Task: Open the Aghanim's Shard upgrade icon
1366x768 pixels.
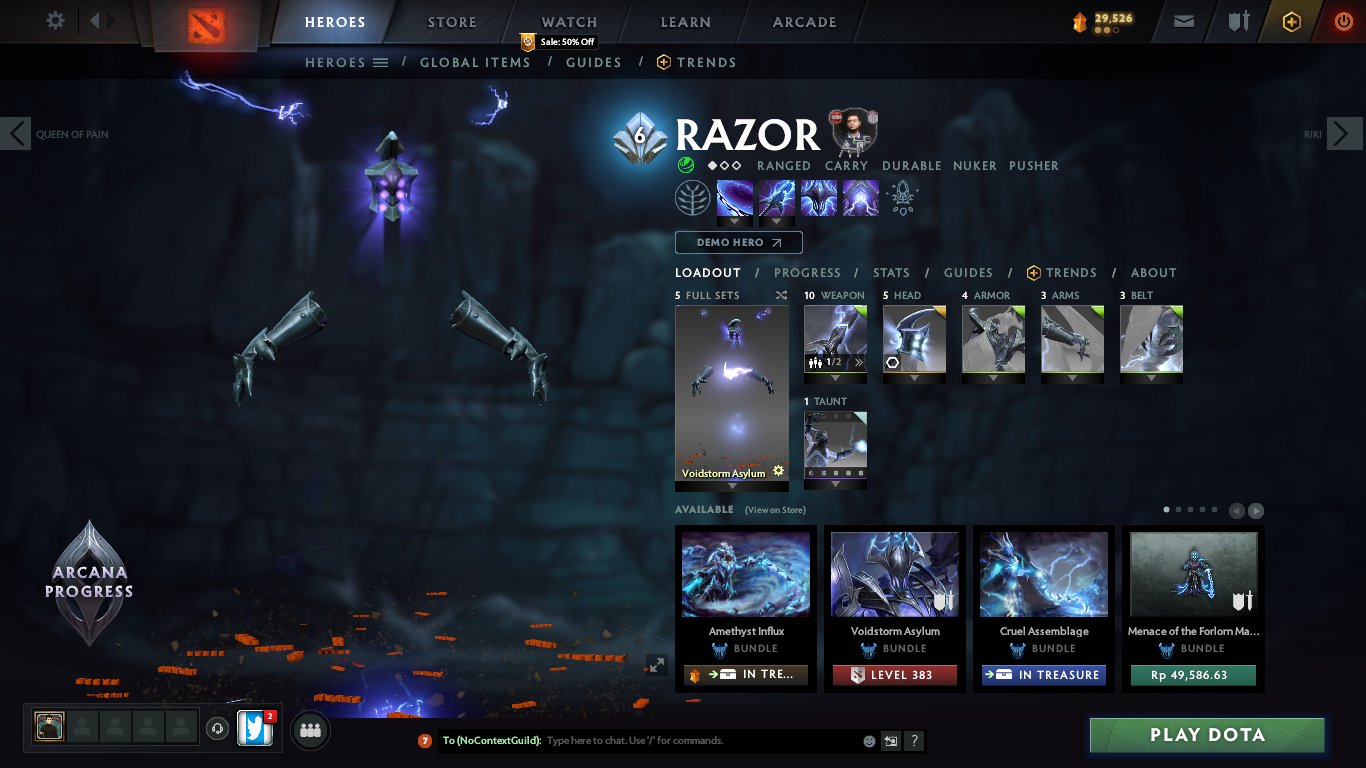Action: (902, 197)
